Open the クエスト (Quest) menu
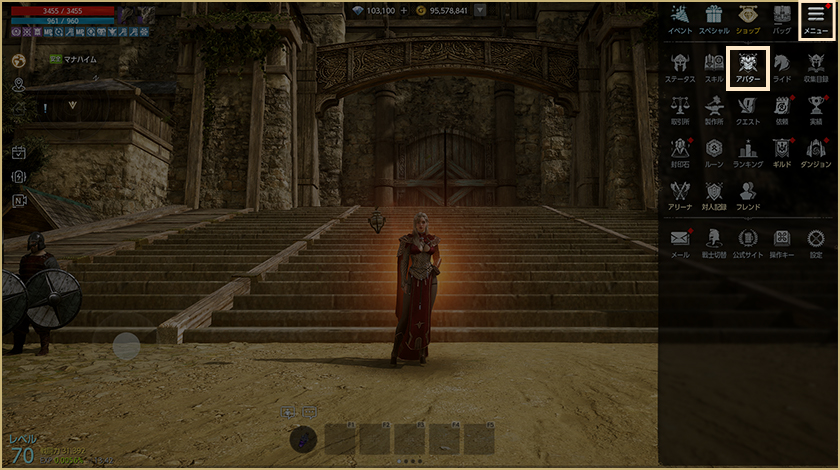 coord(747,108)
